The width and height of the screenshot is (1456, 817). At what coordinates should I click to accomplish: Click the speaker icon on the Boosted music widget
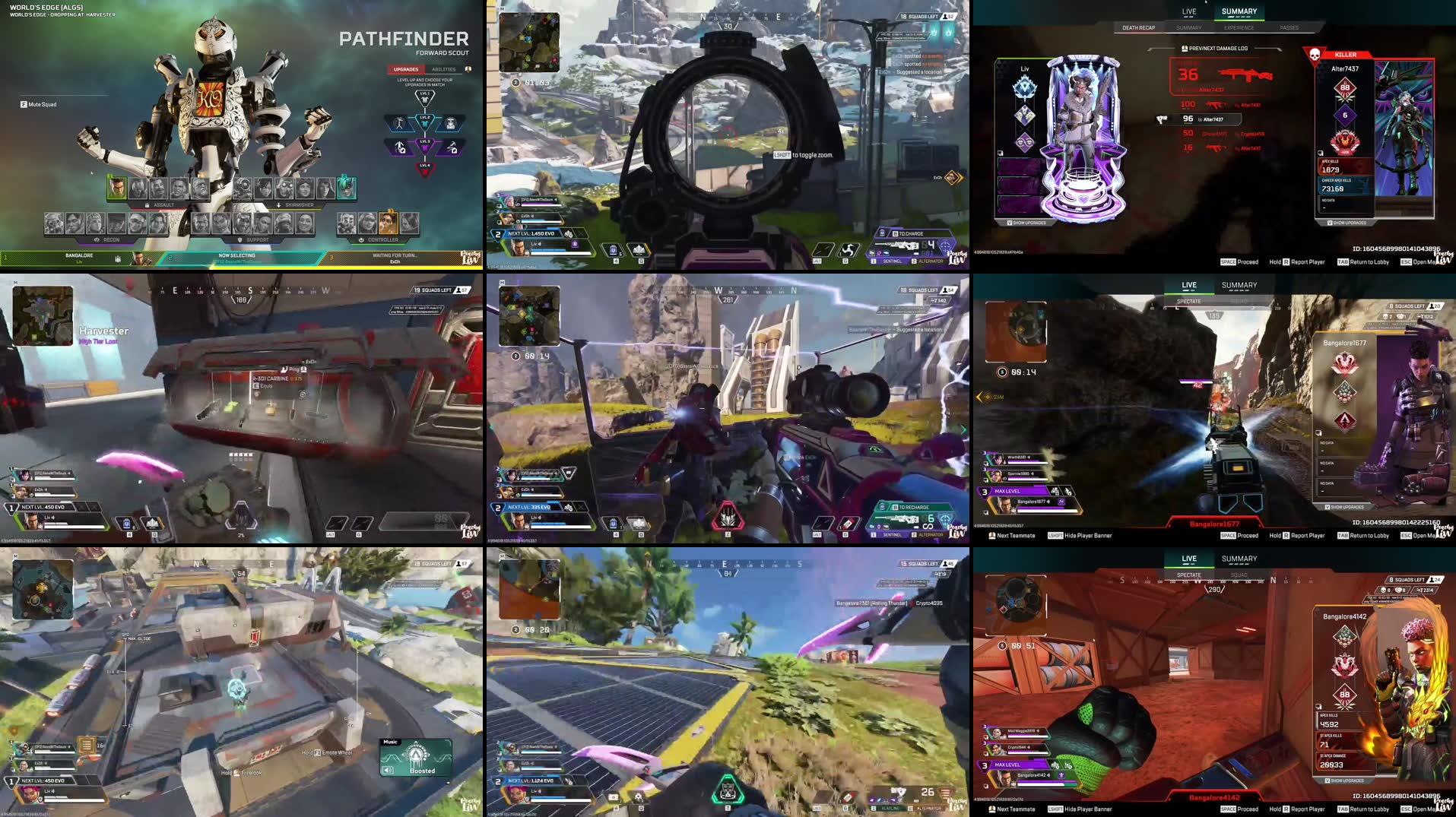point(388,770)
